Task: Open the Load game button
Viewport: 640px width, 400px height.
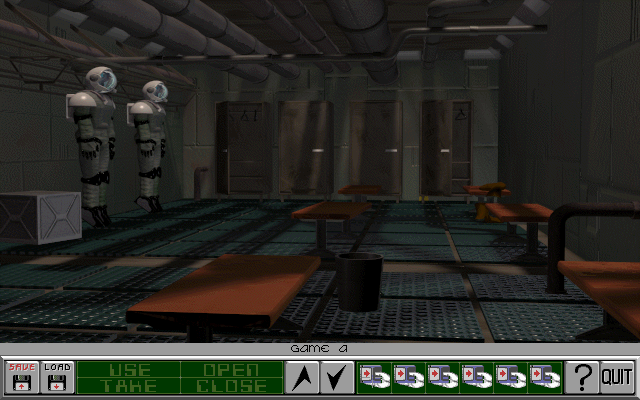Action: pos(56,377)
